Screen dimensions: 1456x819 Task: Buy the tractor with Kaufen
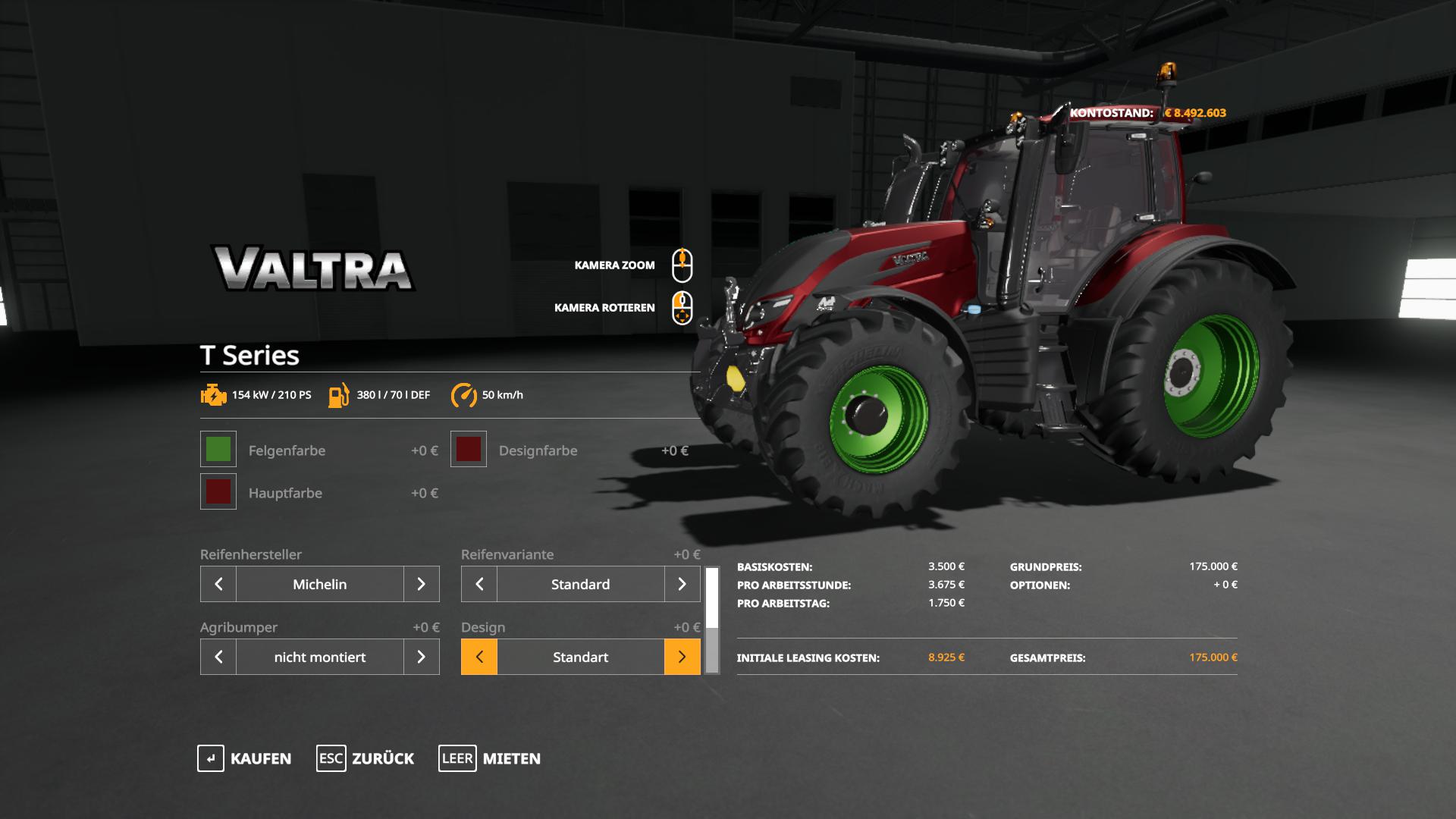[245, 758]
